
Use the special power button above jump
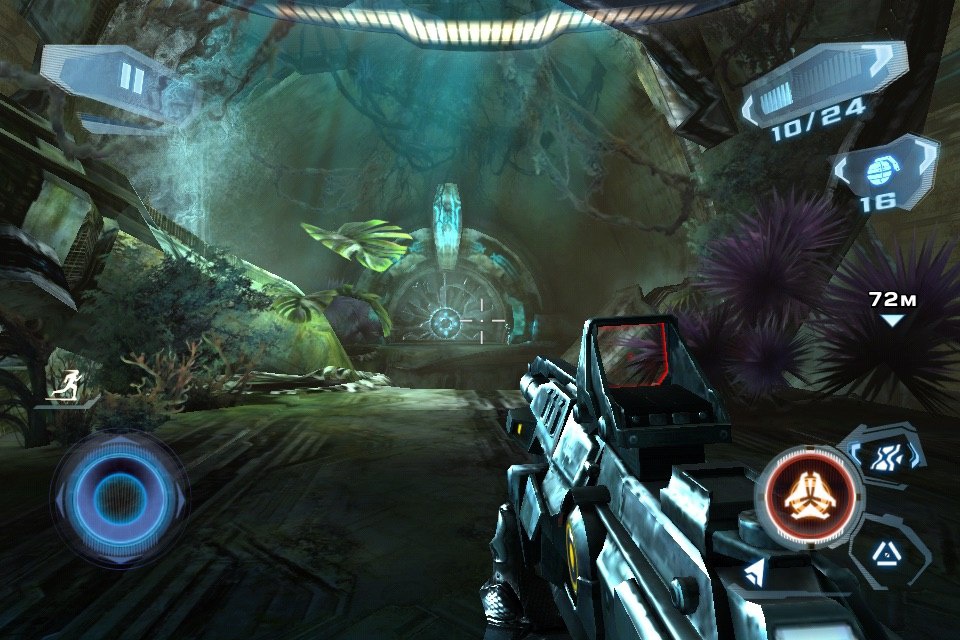click(x=880, y=454)
